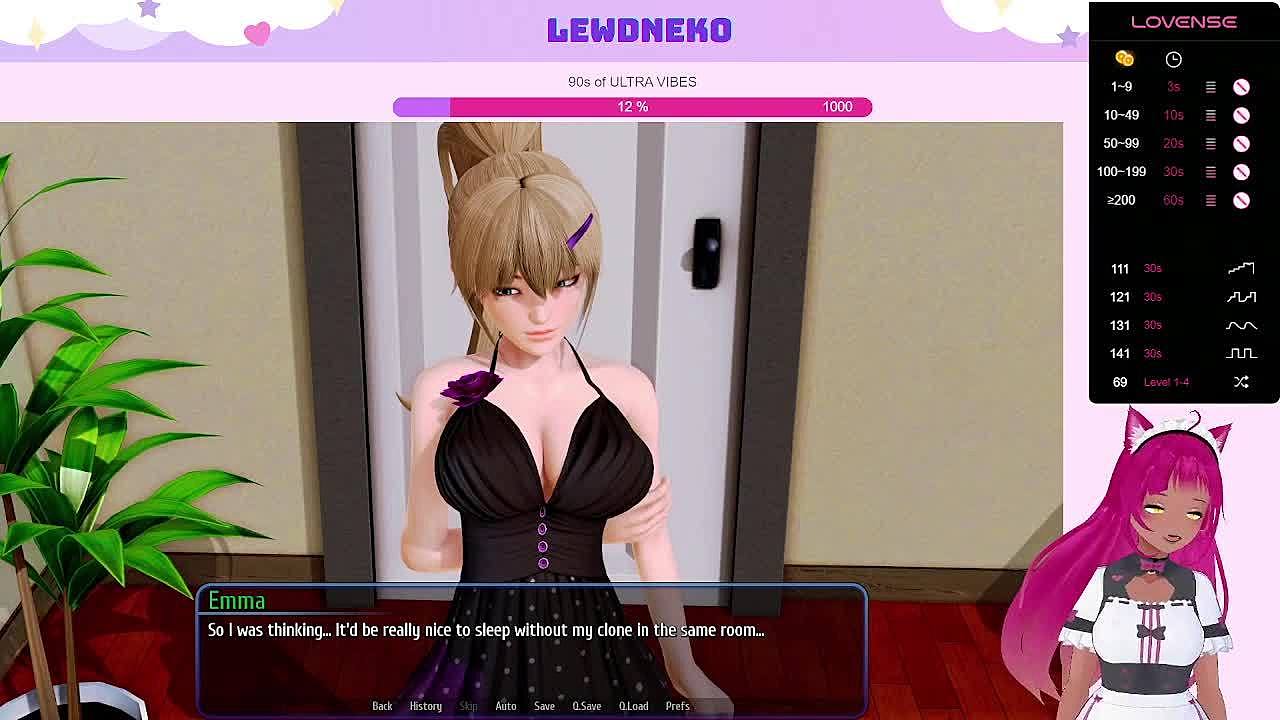The width and height of the screenshot is (1280, 720).
Task: Quick save with Q.Save
Action: pos(587,706)
